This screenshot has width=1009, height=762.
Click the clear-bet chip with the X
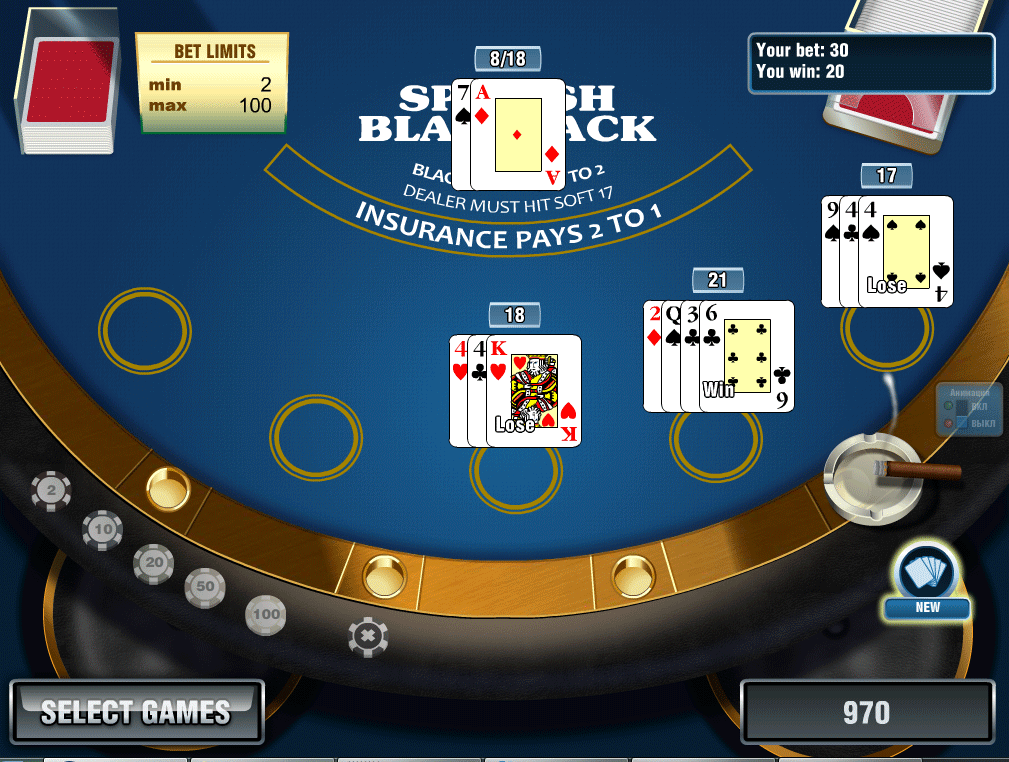coord(368,636)
